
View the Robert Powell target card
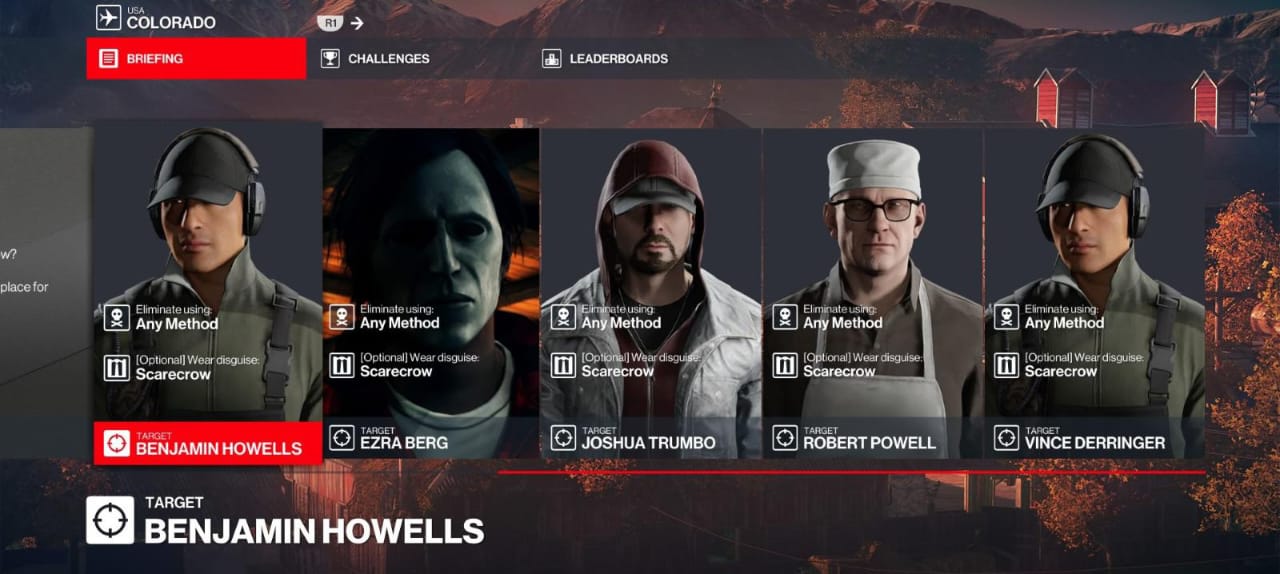pos(873,292)
